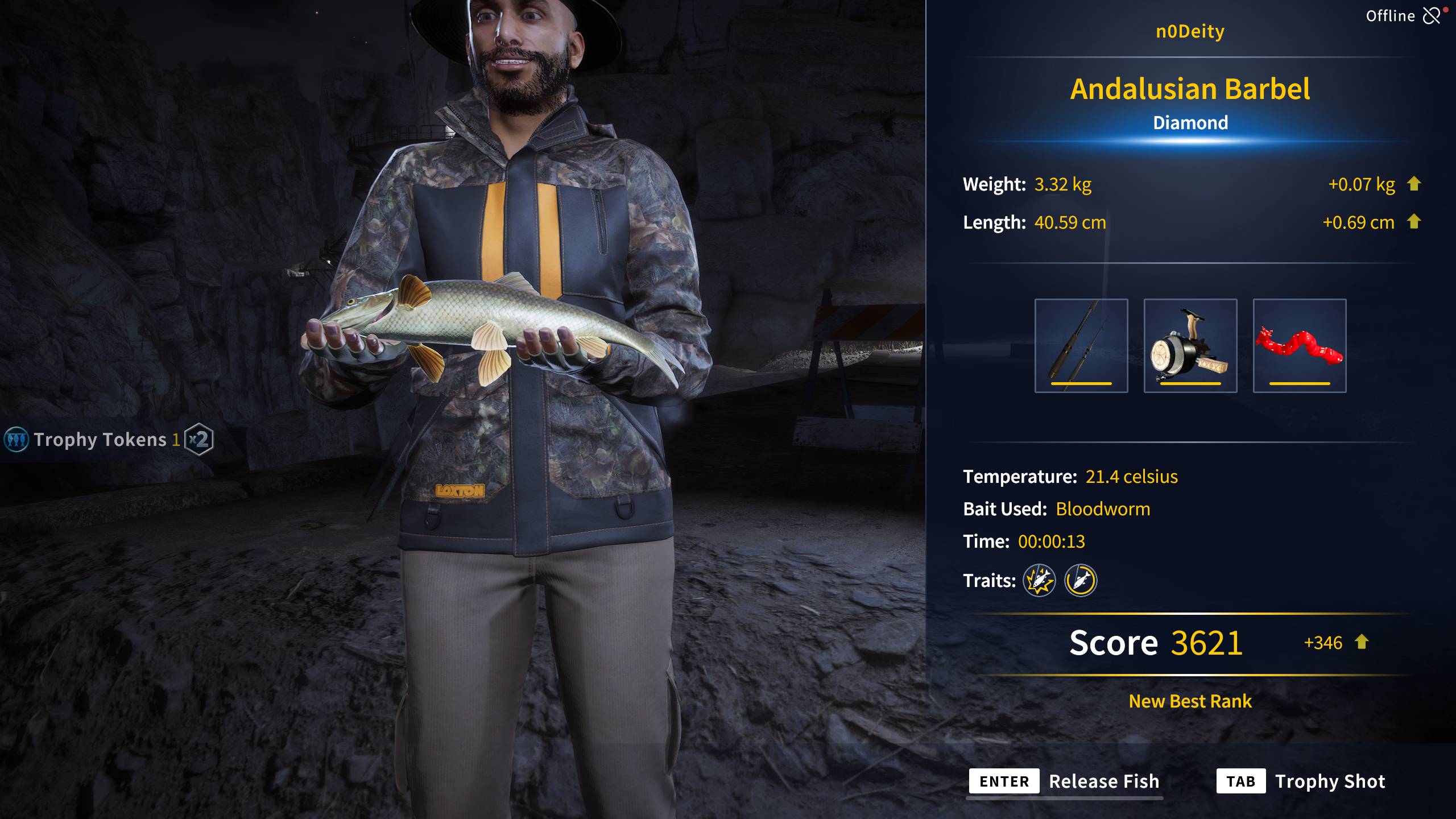Take a Trophy Shot
1456x819 pixels.
pyautogui.click(x=1301, y=781)
